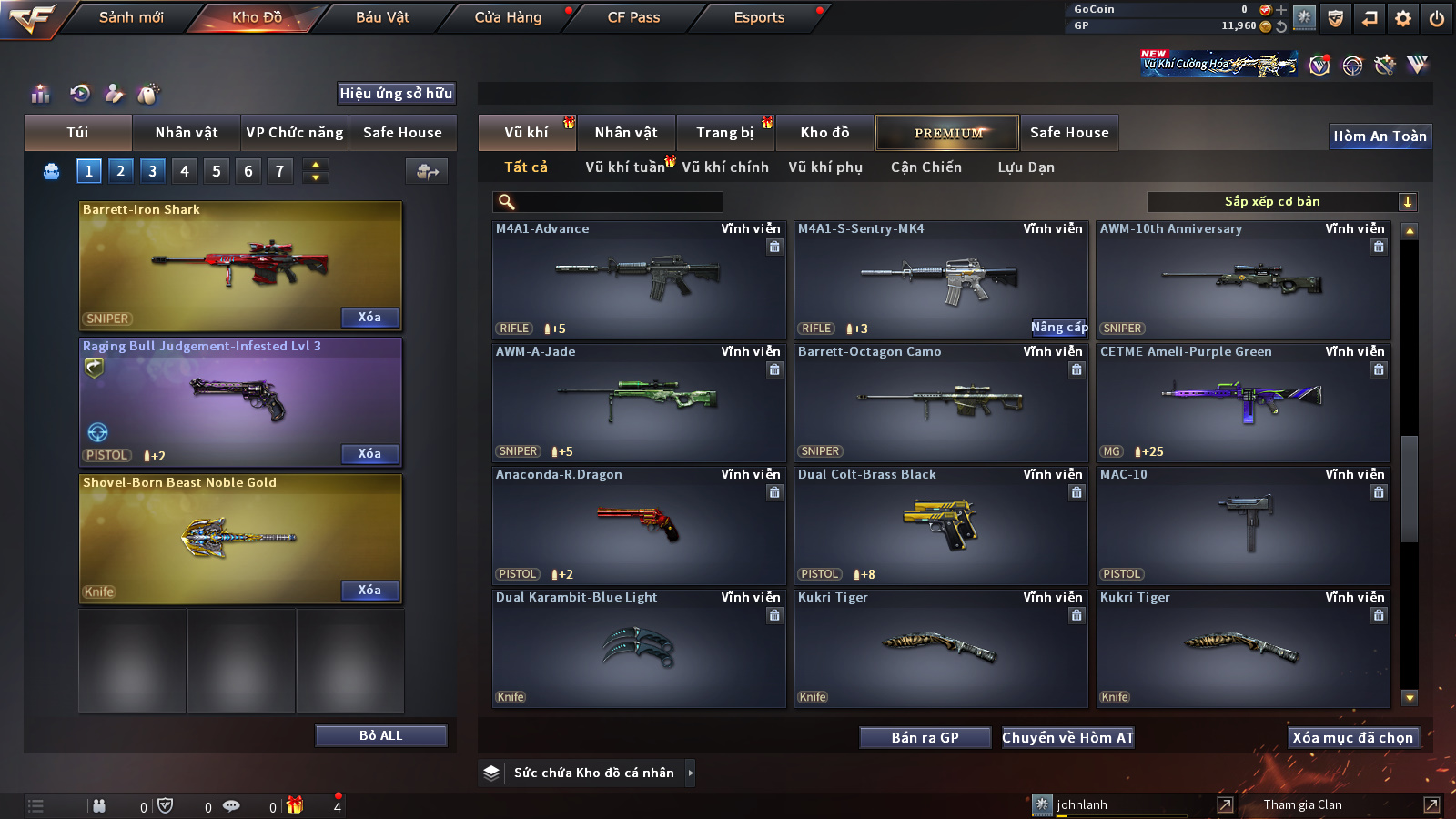
Task: Go to the Cửa Hàng shop
Action: coord(508,17)
